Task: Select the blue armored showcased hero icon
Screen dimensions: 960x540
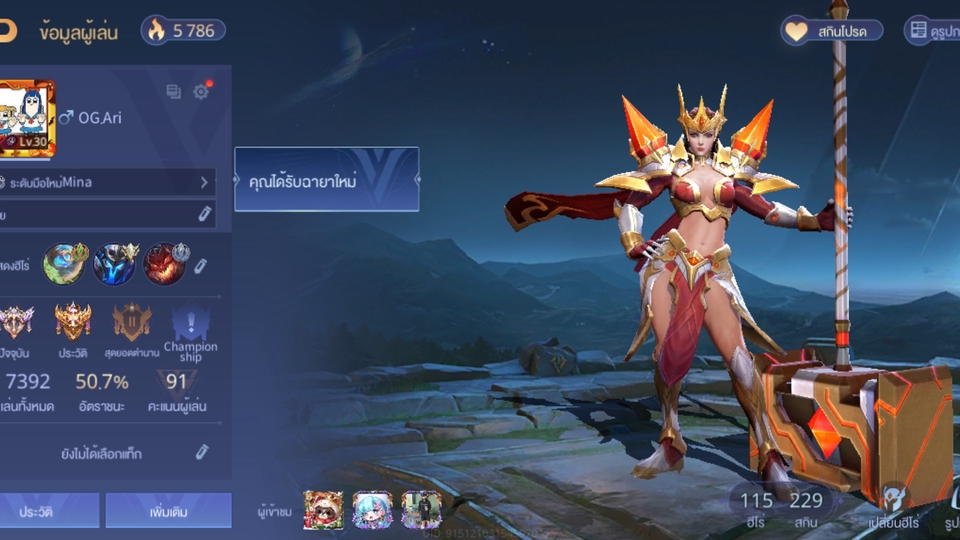Action: tap(115, 264)
